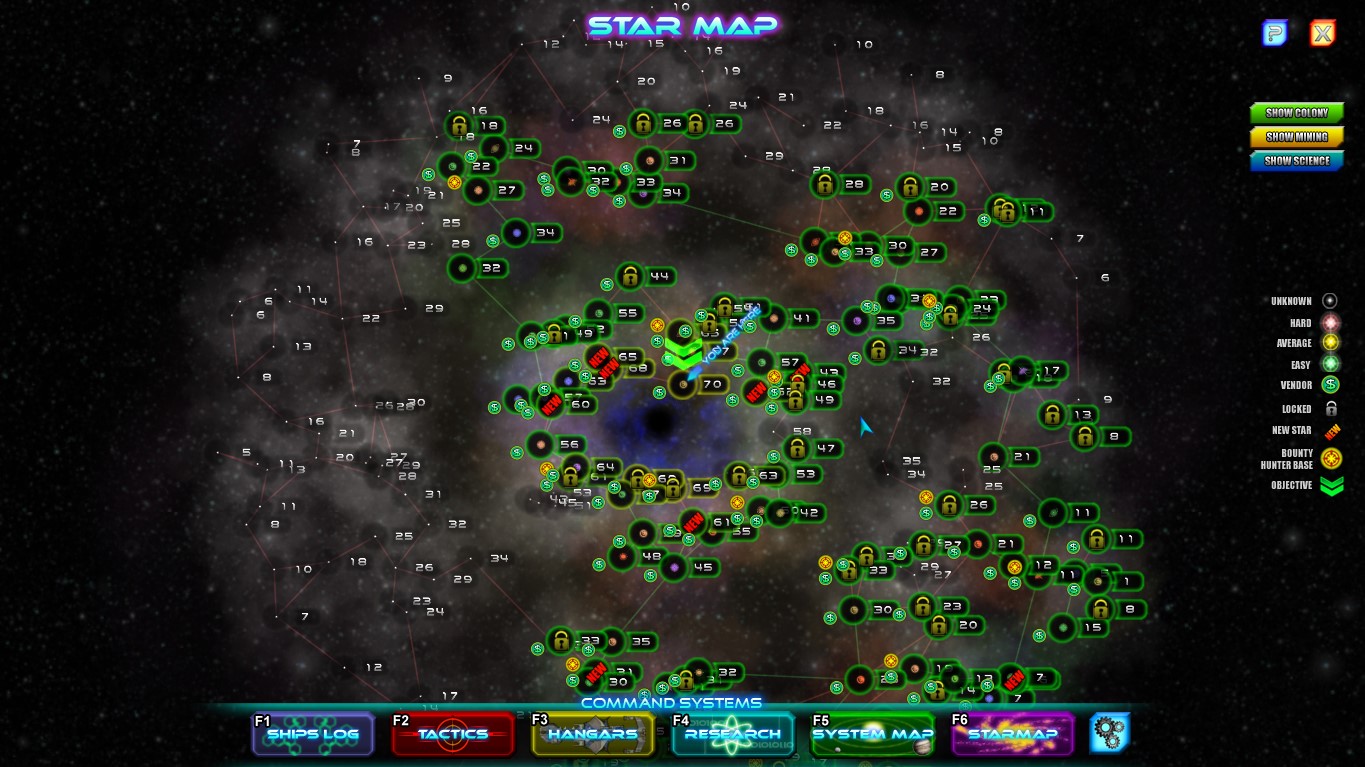Select the Starmap command tab
Screen dimensions: 1365x767
coord(1011,734)
